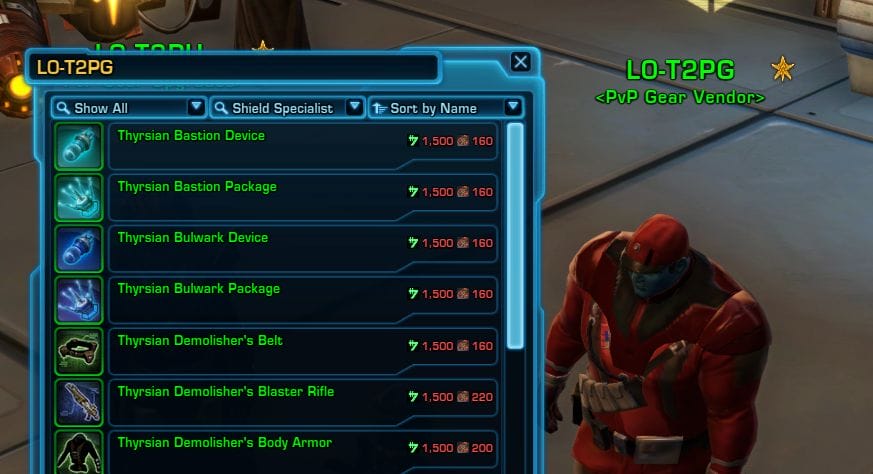Screen dimensions: 873x474
Task: Click the Demolisher's Blaster Rifle icon
Action: (78, 402)
